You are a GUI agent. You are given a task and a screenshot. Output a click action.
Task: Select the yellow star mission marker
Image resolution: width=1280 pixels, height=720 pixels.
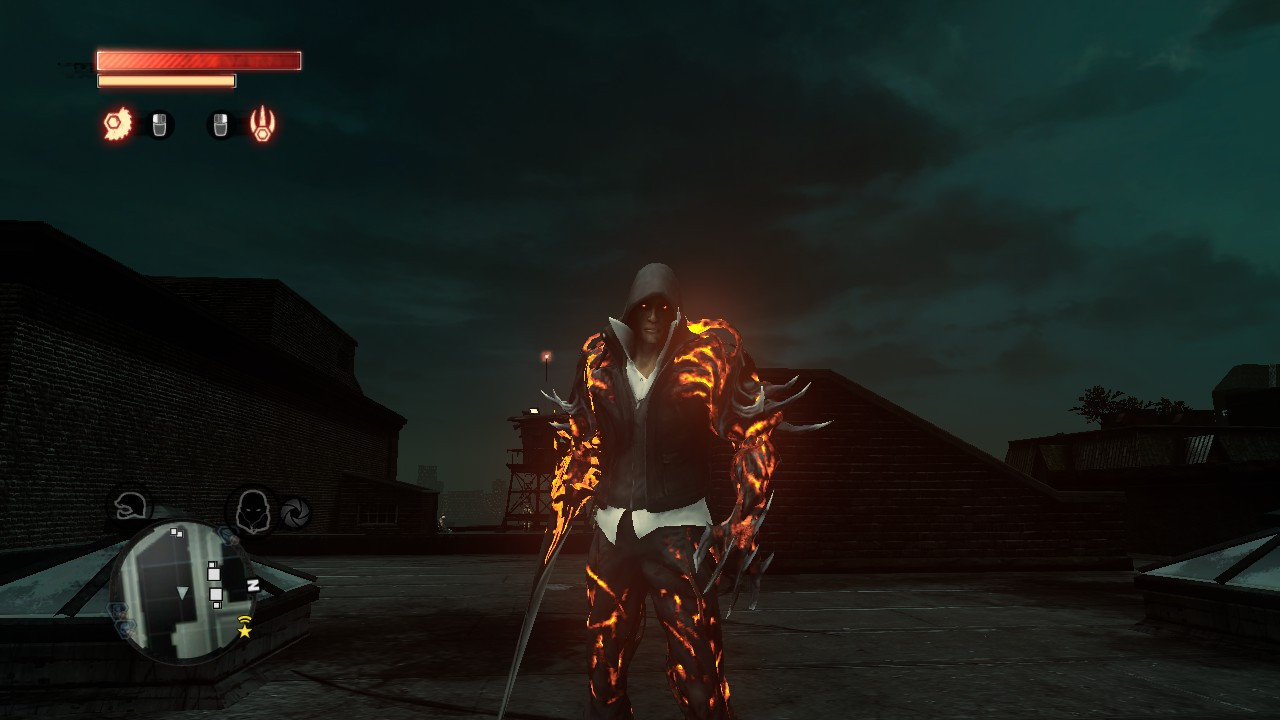pos(244,632)
